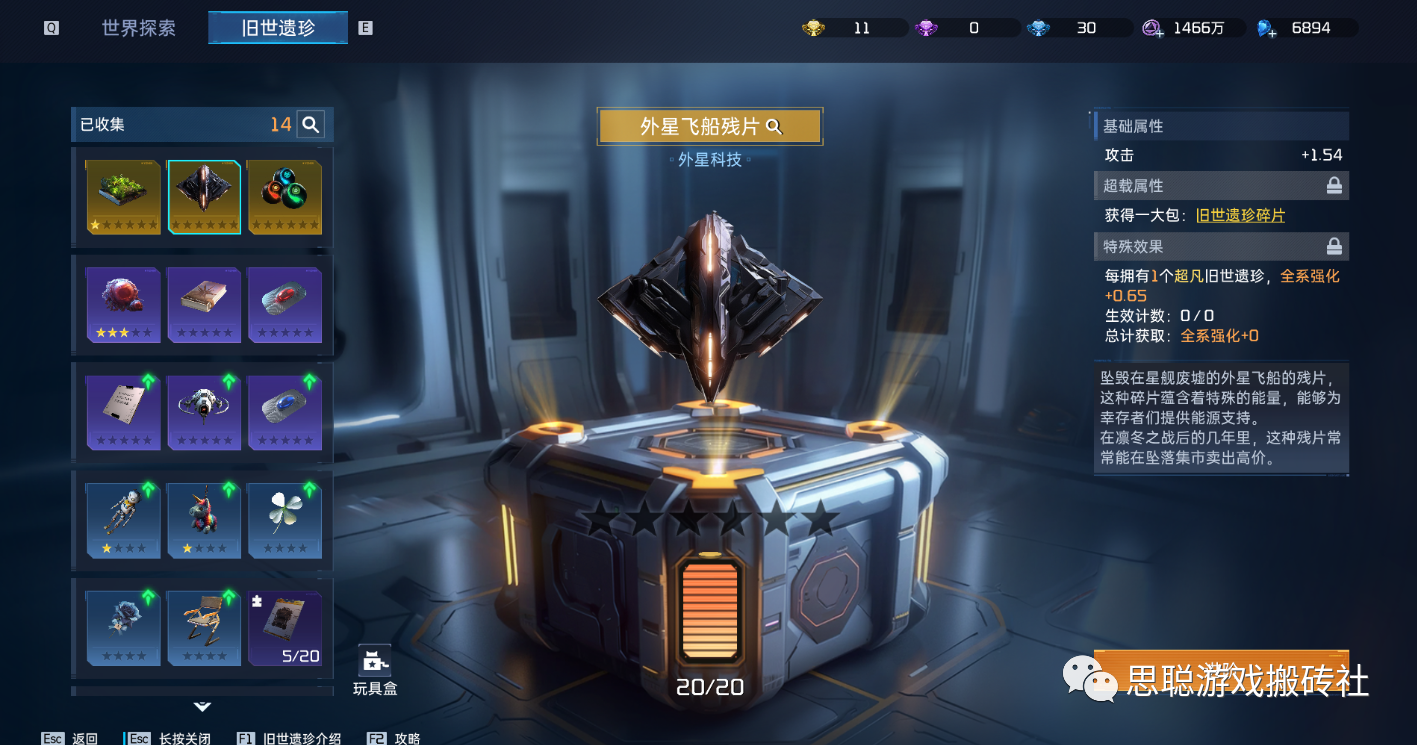Choose the paper document relic

coord(123,412)
